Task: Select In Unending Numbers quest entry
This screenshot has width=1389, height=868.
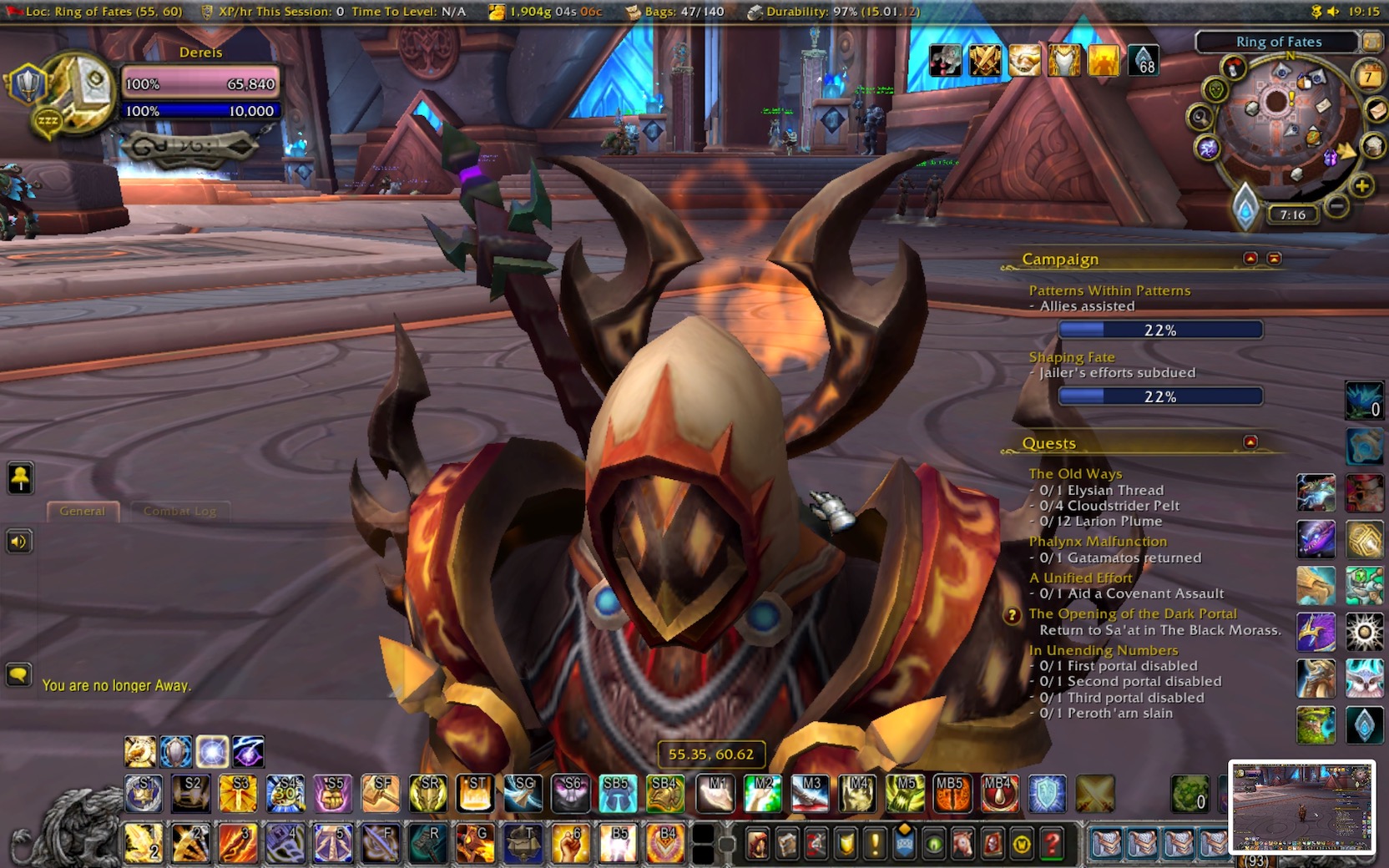Action: coord(1103,650)
